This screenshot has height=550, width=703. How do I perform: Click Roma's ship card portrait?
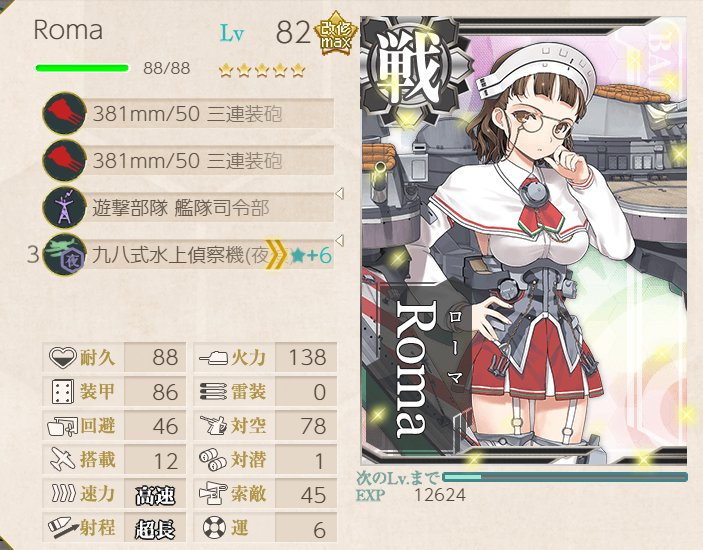click(x=524, y=240)
